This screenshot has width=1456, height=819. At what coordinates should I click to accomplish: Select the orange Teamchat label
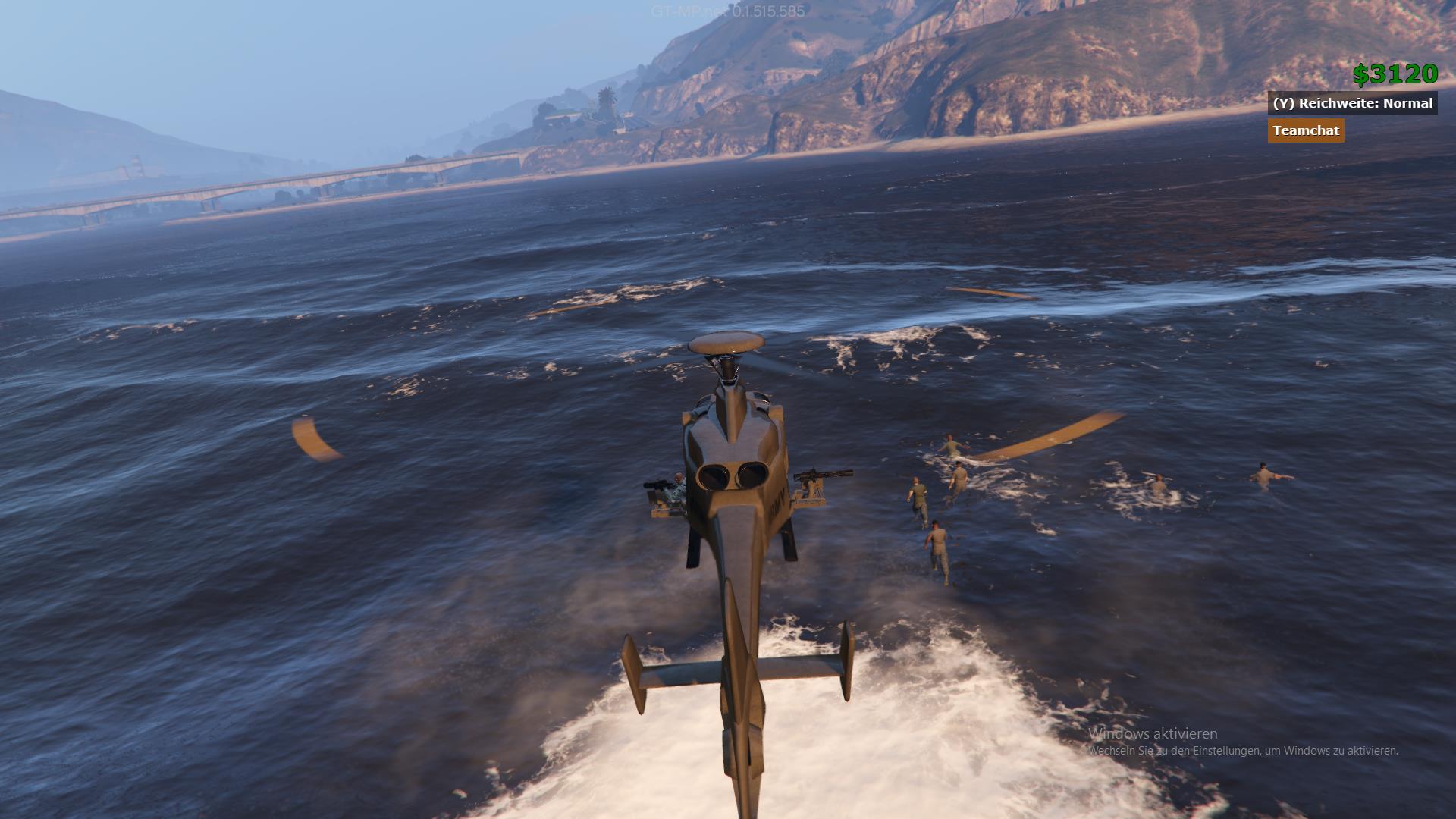[x=1305, y=130]
